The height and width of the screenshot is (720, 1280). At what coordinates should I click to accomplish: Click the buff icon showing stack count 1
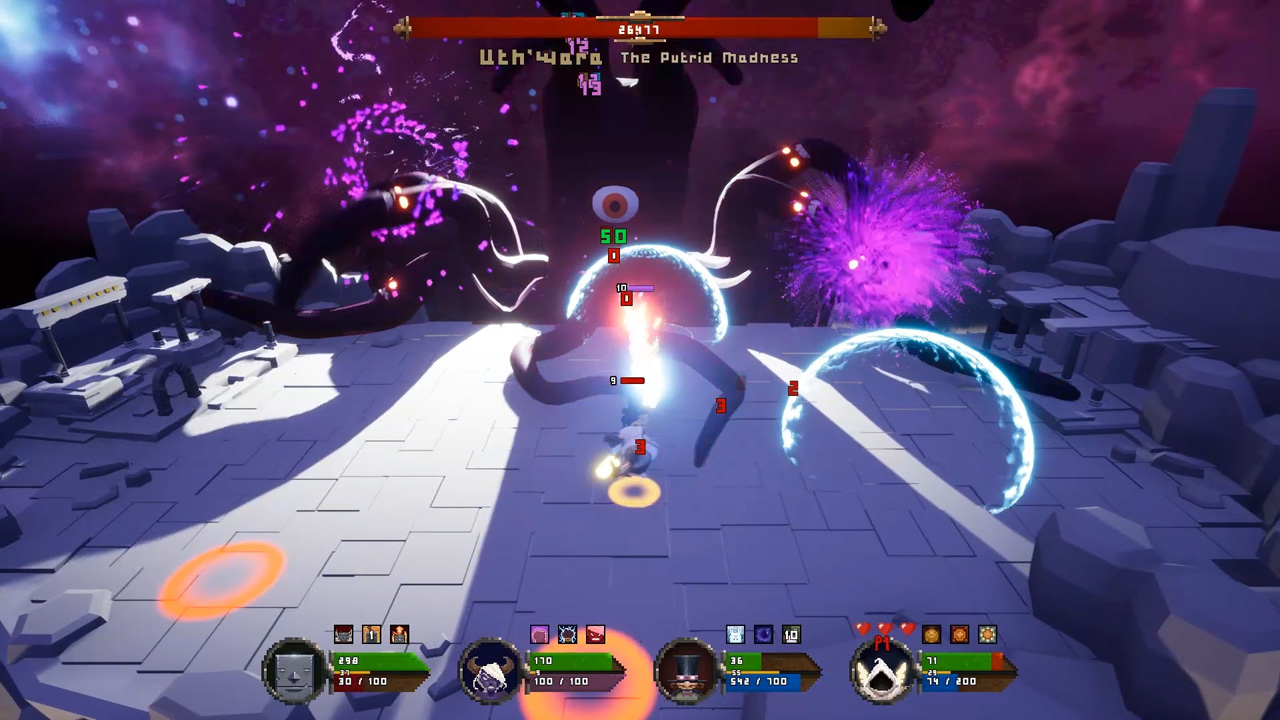370,634
